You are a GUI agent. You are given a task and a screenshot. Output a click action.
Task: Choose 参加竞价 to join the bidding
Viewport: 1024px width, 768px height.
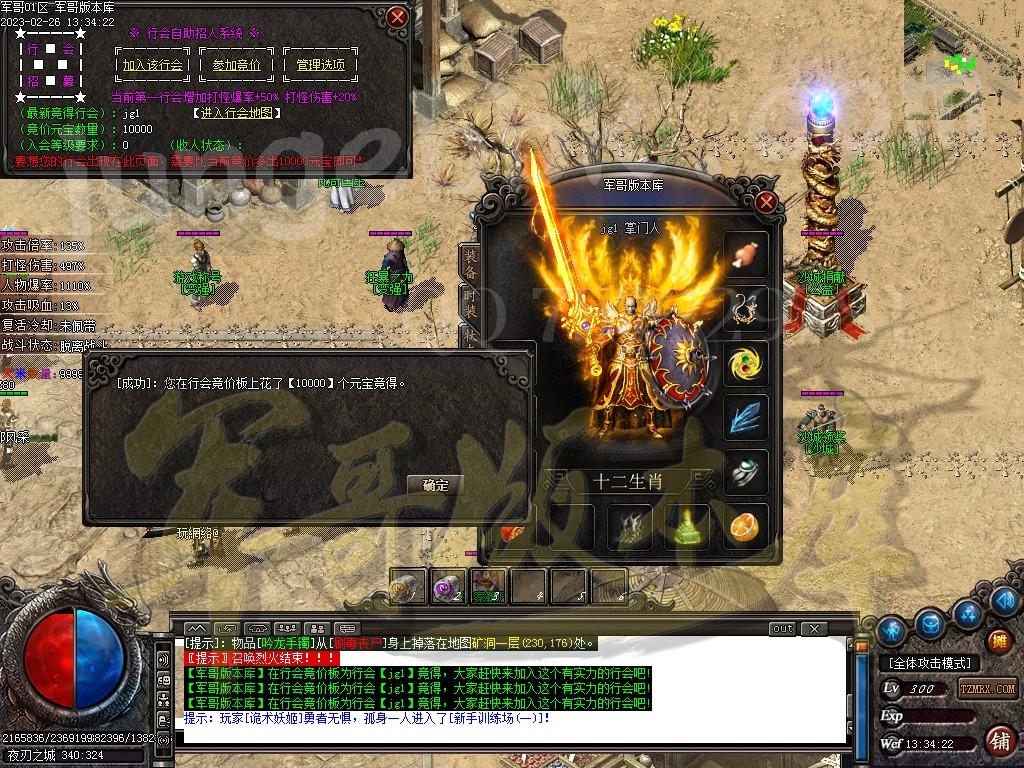click(x=236, y=65)
